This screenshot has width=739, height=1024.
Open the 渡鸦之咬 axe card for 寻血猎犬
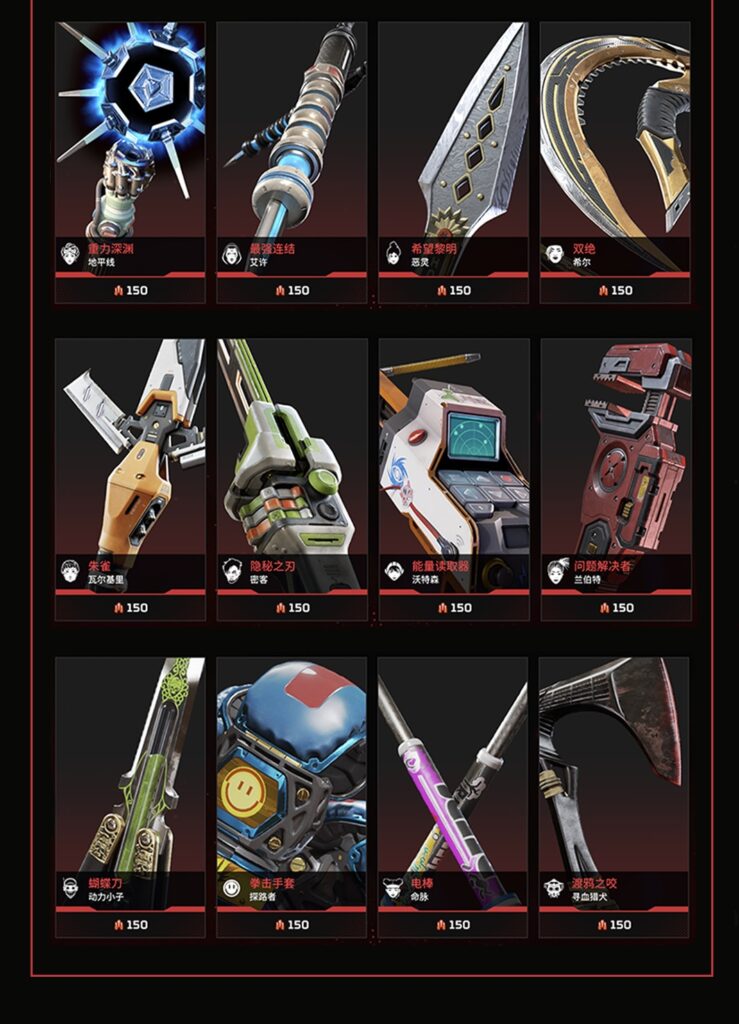click(614, 795)
